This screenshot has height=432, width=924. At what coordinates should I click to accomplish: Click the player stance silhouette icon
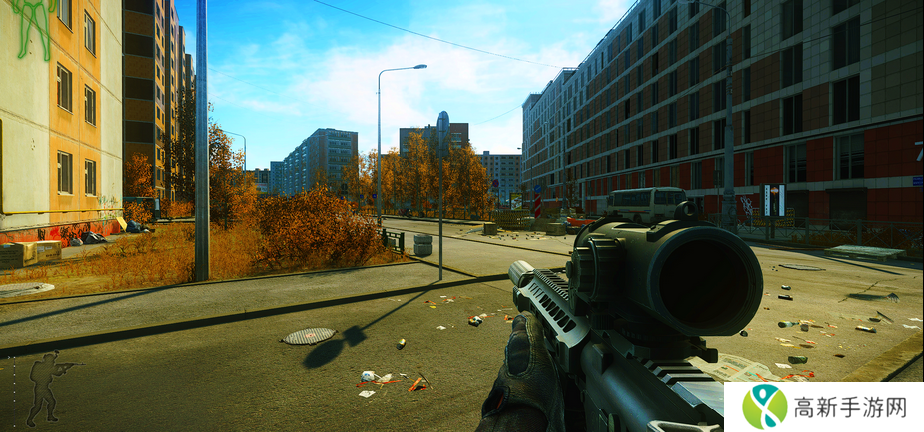click(45, 386)
